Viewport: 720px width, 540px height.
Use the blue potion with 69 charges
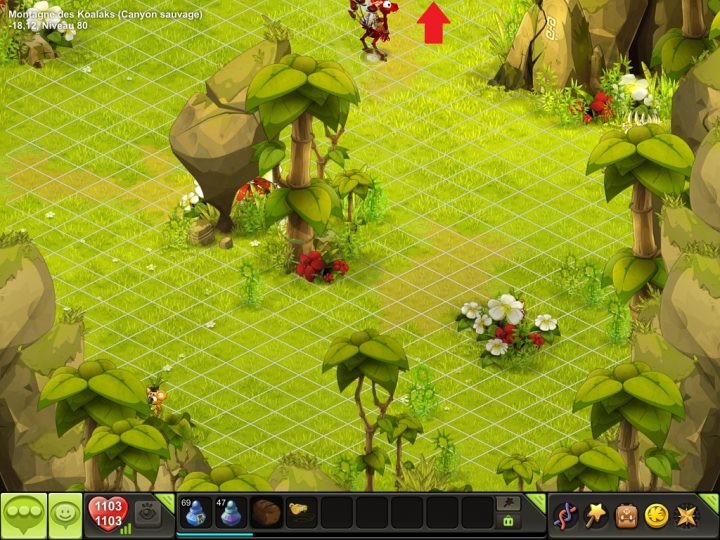tap(195, 513)
